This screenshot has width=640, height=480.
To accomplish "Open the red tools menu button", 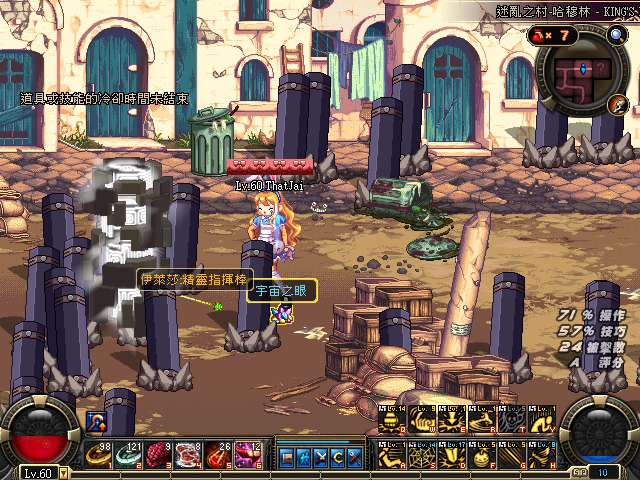I will (353, 457).
